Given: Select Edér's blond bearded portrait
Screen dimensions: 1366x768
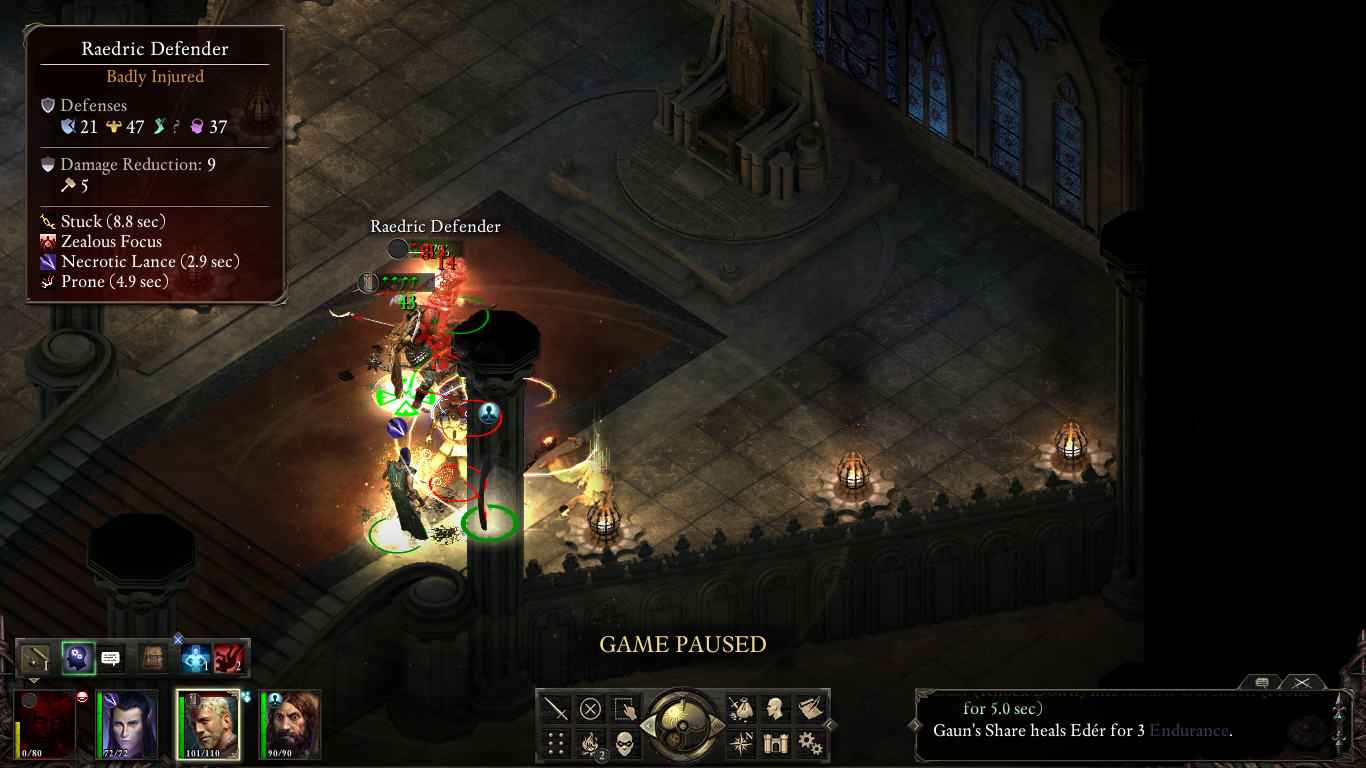Looking at the screenshot, I should 209,722.
